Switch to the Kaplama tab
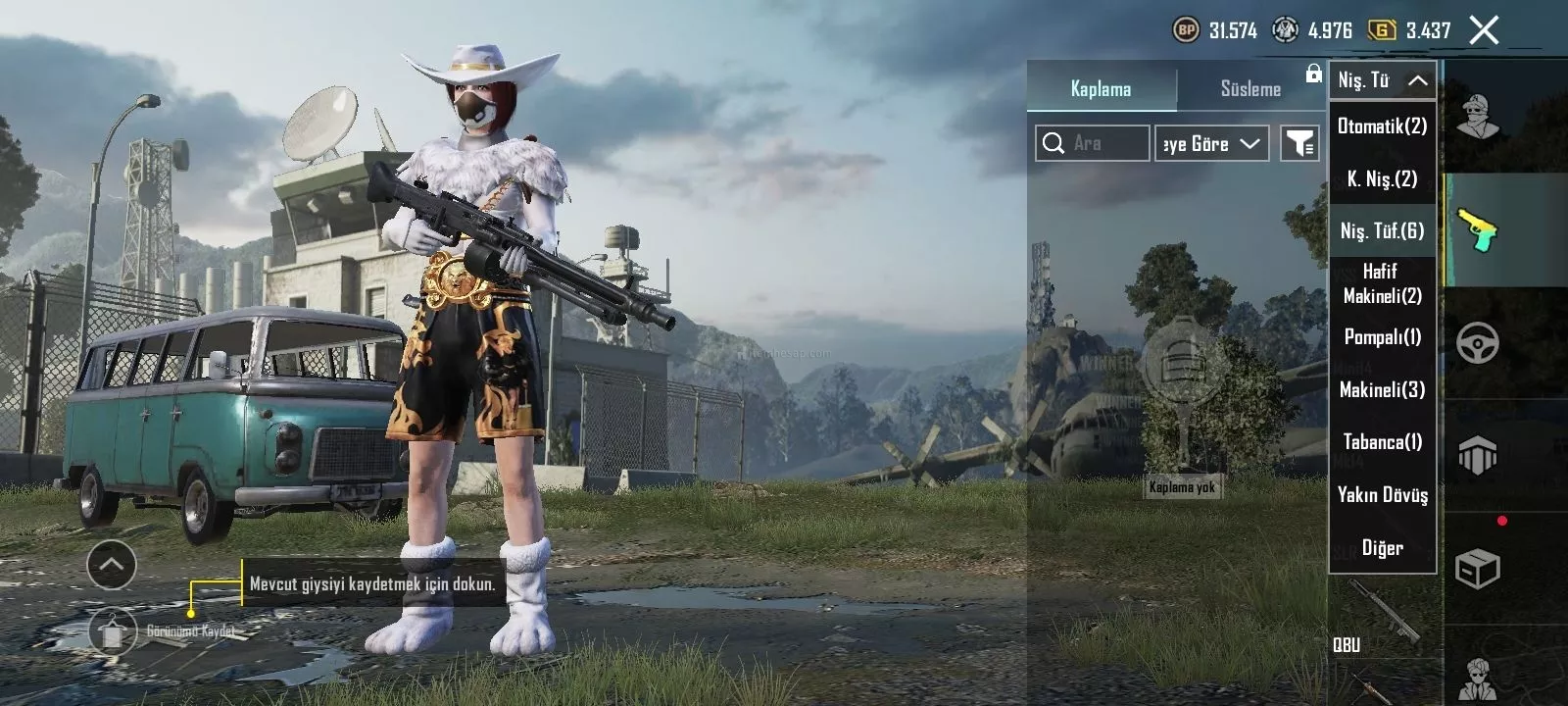This screenshot has height=706, width=1568. [x=1101, y=89]
